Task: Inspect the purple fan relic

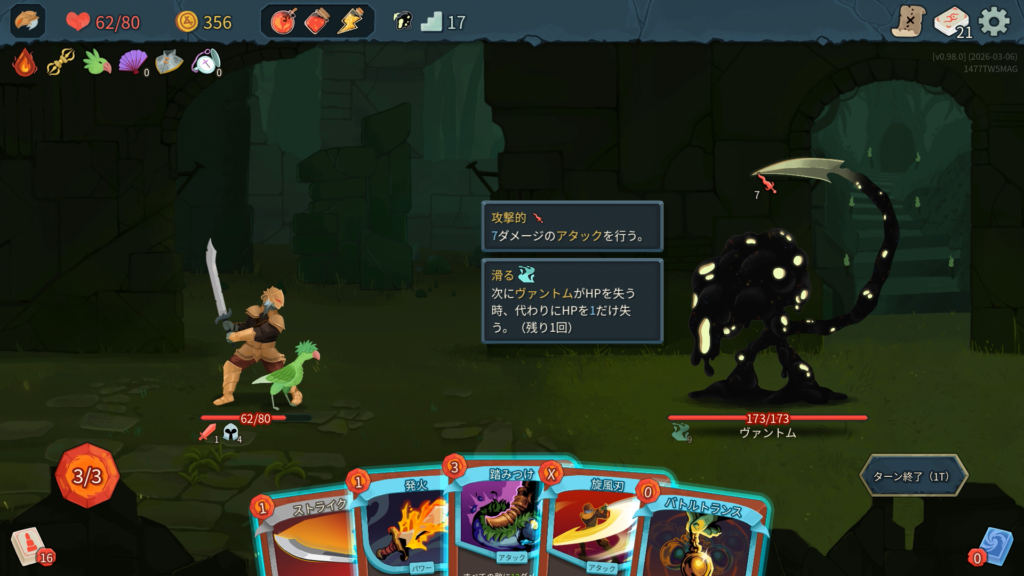Action: click(x=132, y=63)
